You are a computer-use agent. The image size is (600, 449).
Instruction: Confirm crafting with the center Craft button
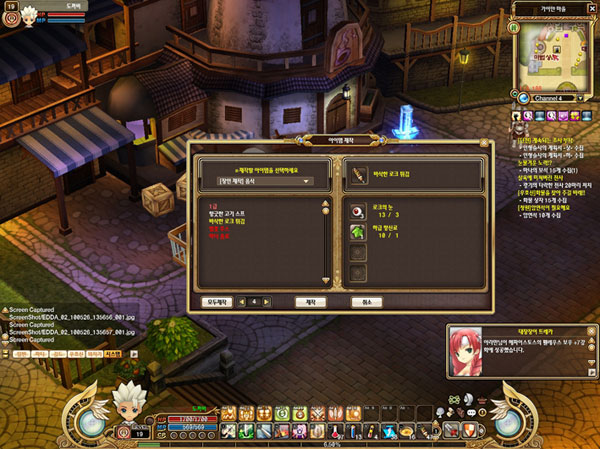[x=309, y=301]
